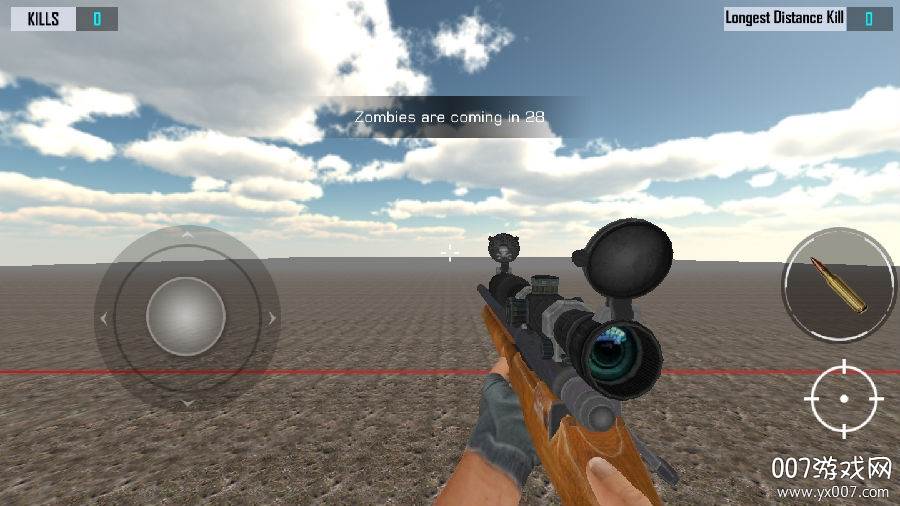Tap the virtual joystick center knob
The height and width of the screenshot is (506, 900).
point(186,318)
